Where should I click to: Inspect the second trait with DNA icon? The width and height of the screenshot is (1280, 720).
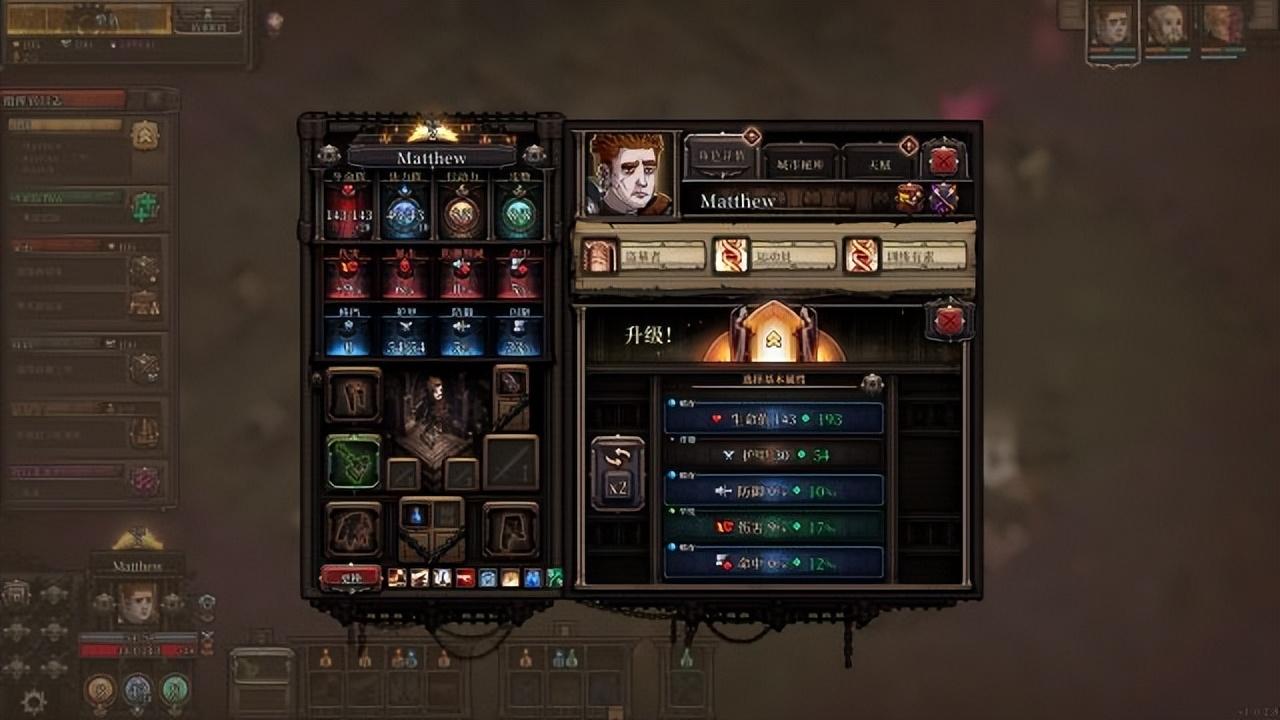tap(730, 256)
